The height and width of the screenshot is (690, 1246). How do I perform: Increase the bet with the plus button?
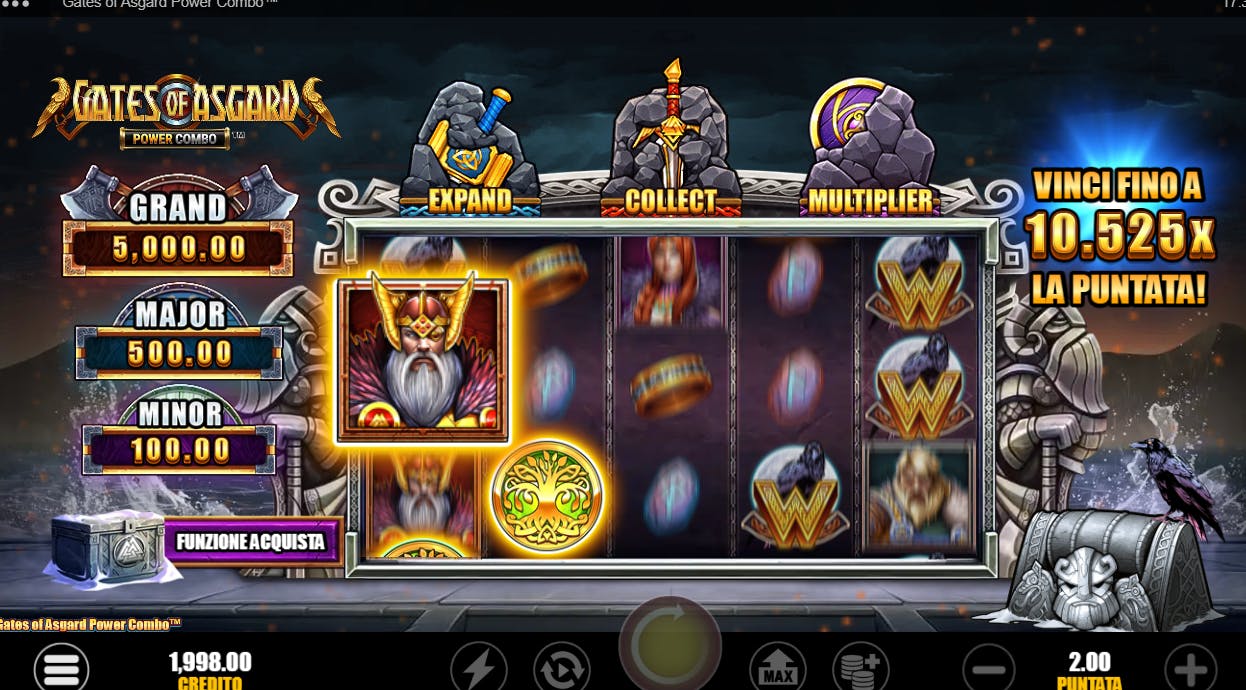(1191, 667)
